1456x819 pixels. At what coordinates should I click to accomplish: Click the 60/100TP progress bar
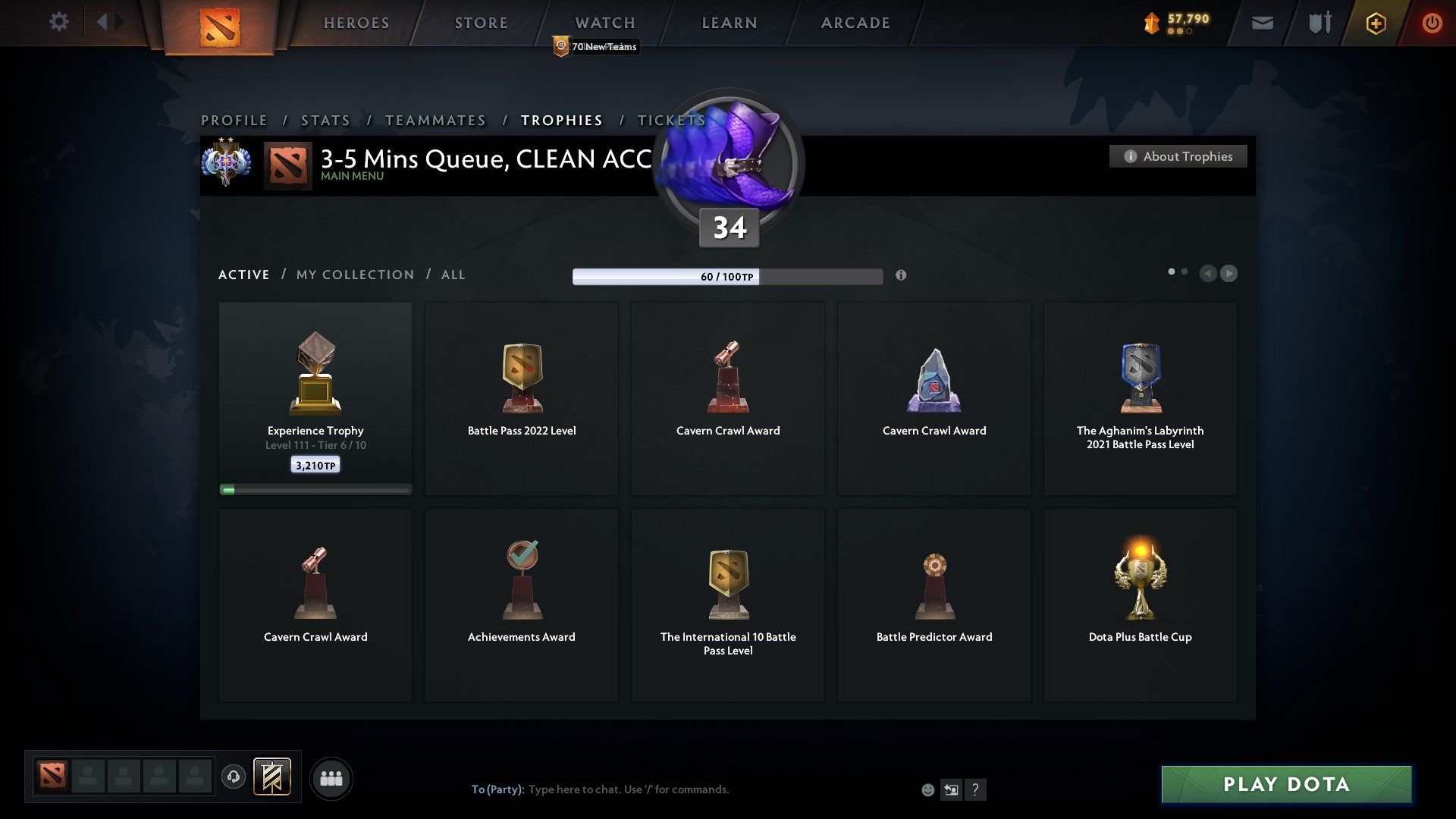coord(727,277)
